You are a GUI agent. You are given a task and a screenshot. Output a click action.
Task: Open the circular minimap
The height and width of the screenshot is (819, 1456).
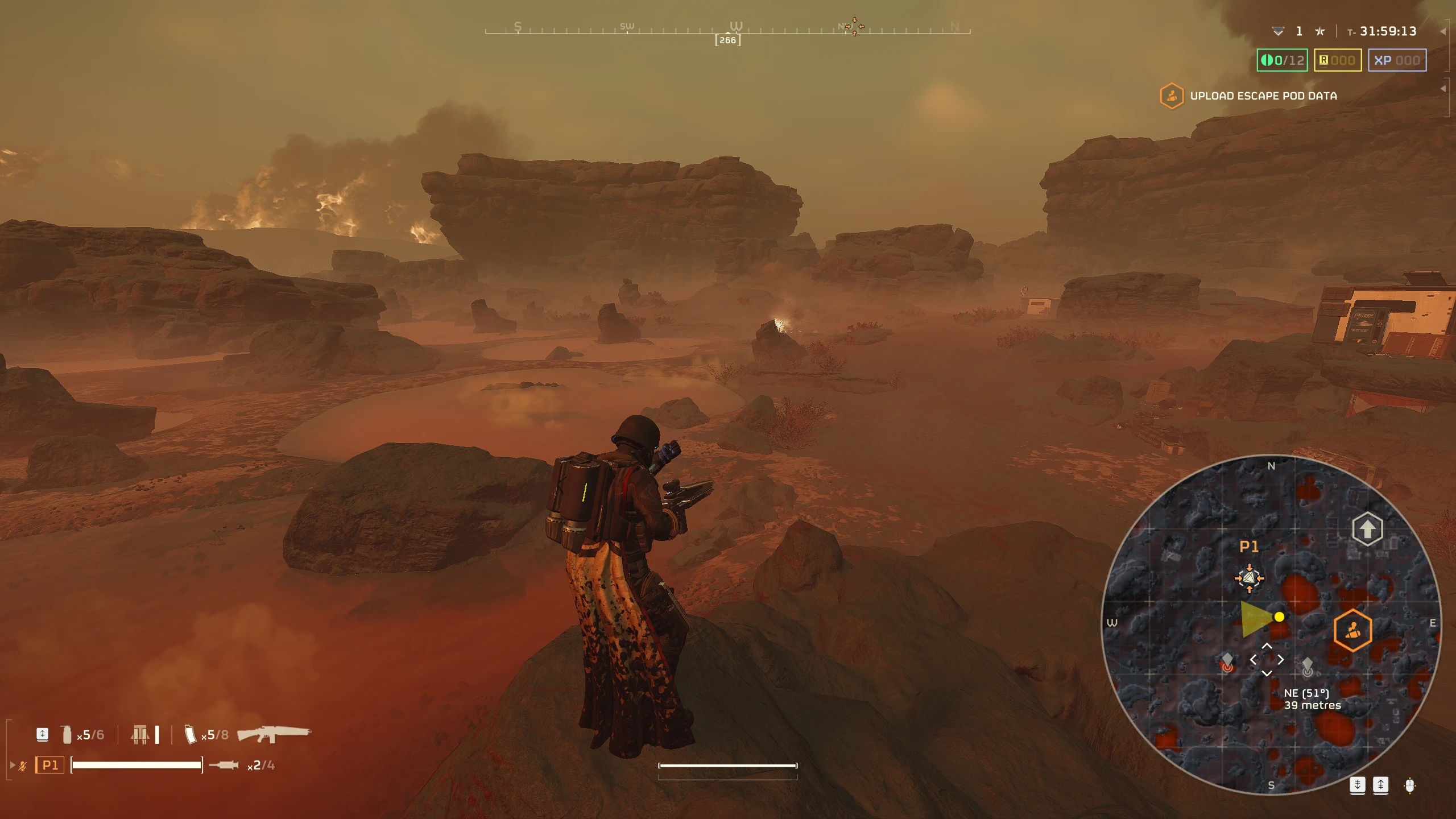[1271, 624]
